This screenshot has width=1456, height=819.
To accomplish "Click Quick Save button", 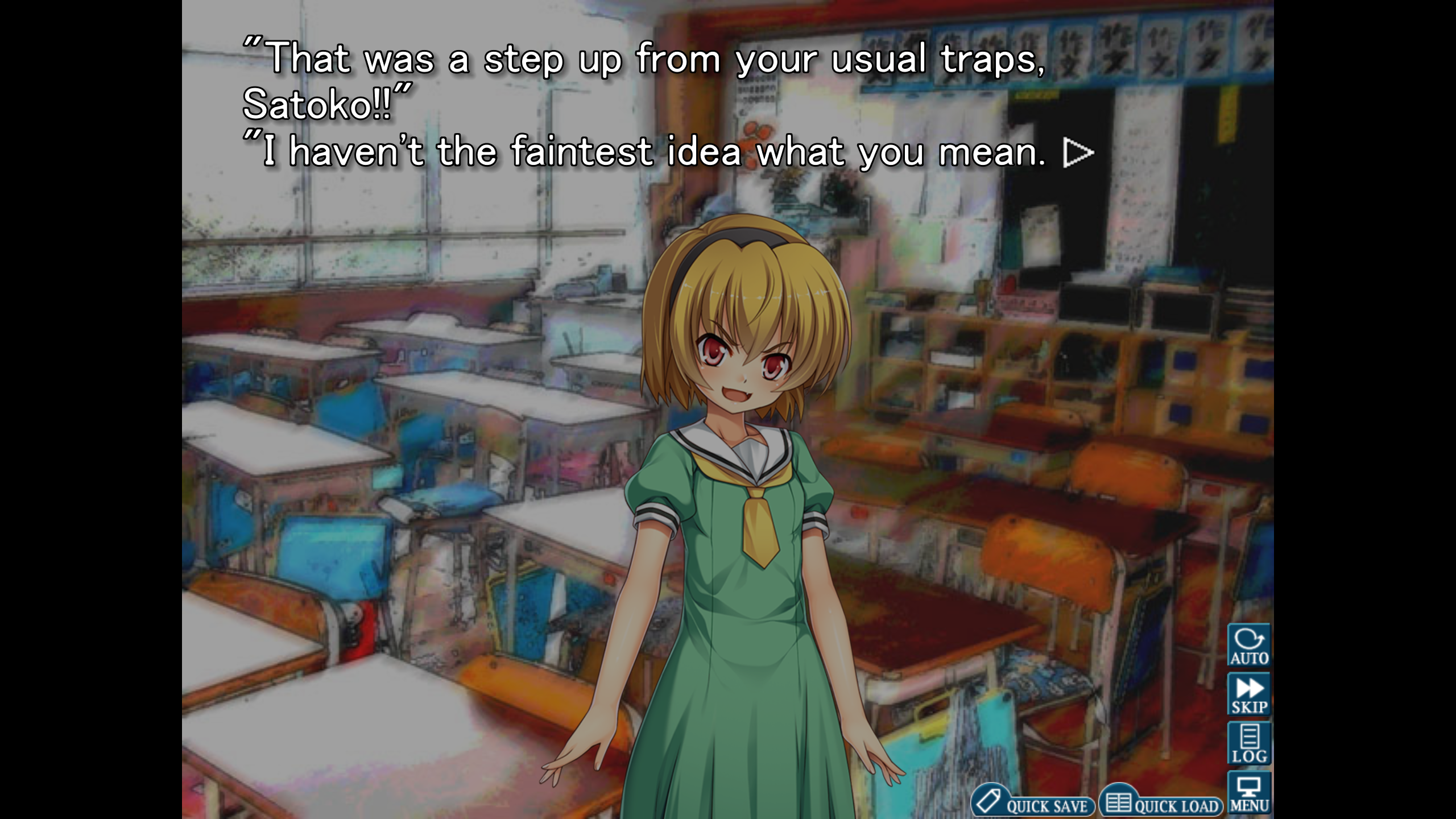I will tap(1033, 803).
